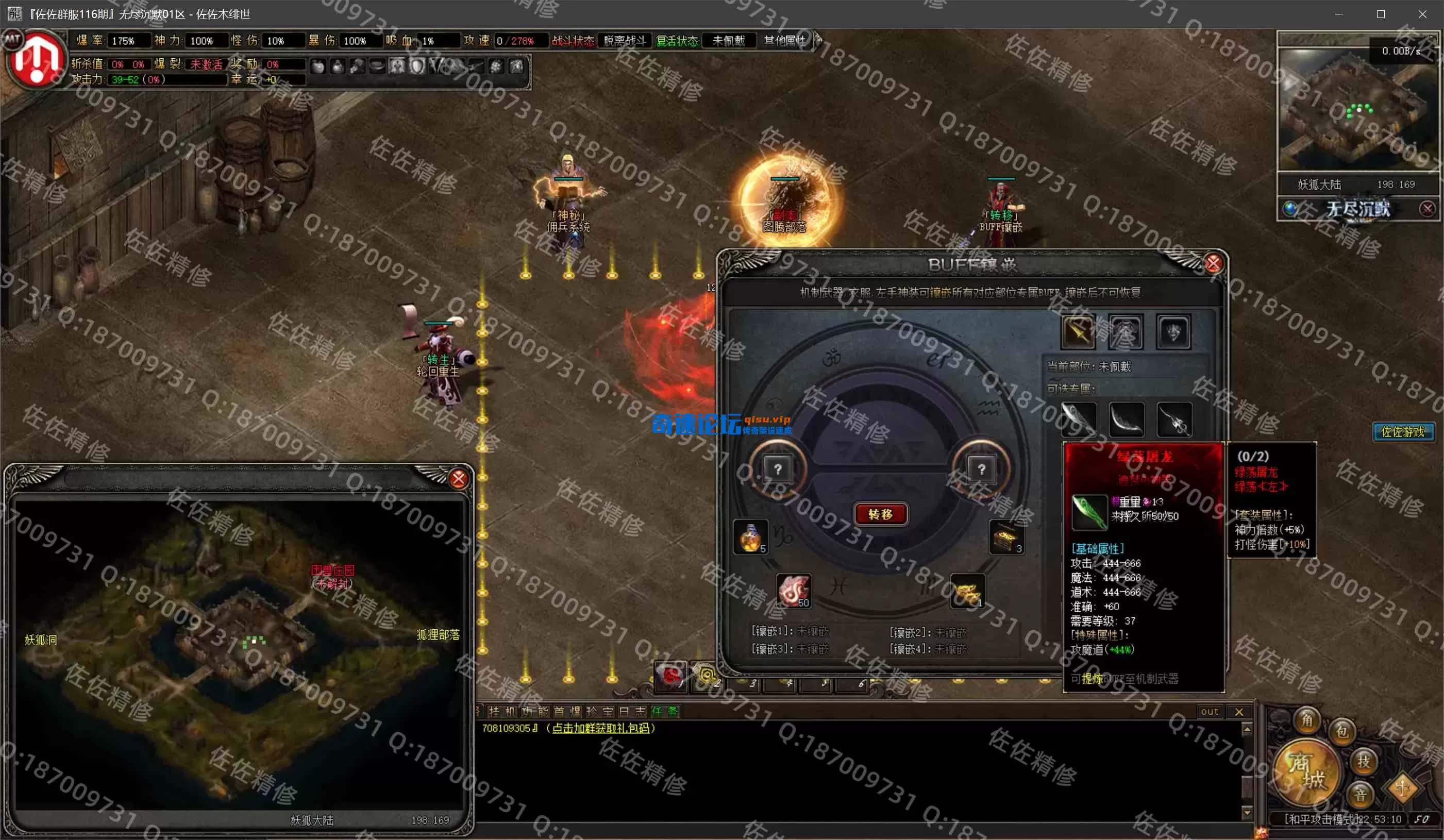Click the left question mark inlay slot
The image size is (1444, 840).
[778, 470]
